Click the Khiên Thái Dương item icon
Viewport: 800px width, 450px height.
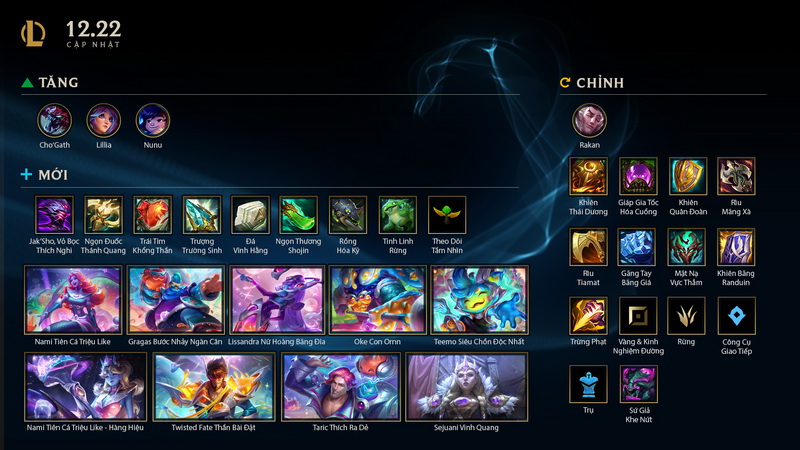click(588, 176)
